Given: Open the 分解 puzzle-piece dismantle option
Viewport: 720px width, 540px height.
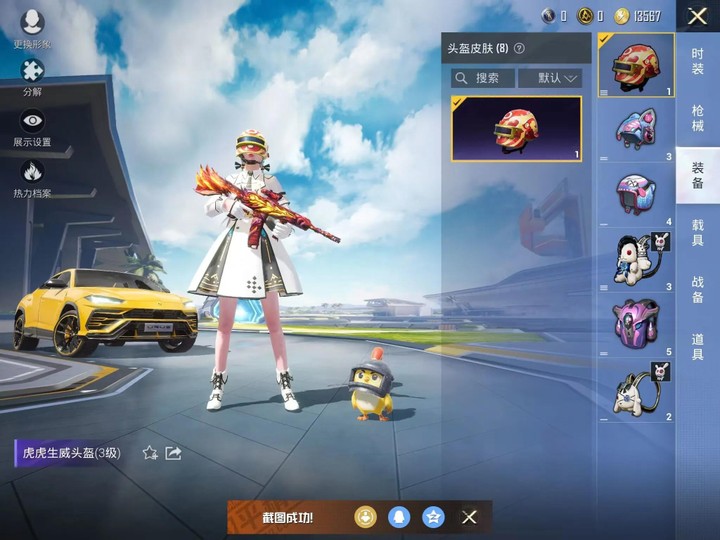Looking at the screenshot, I should pyautogui.click(x=32, y=76).
